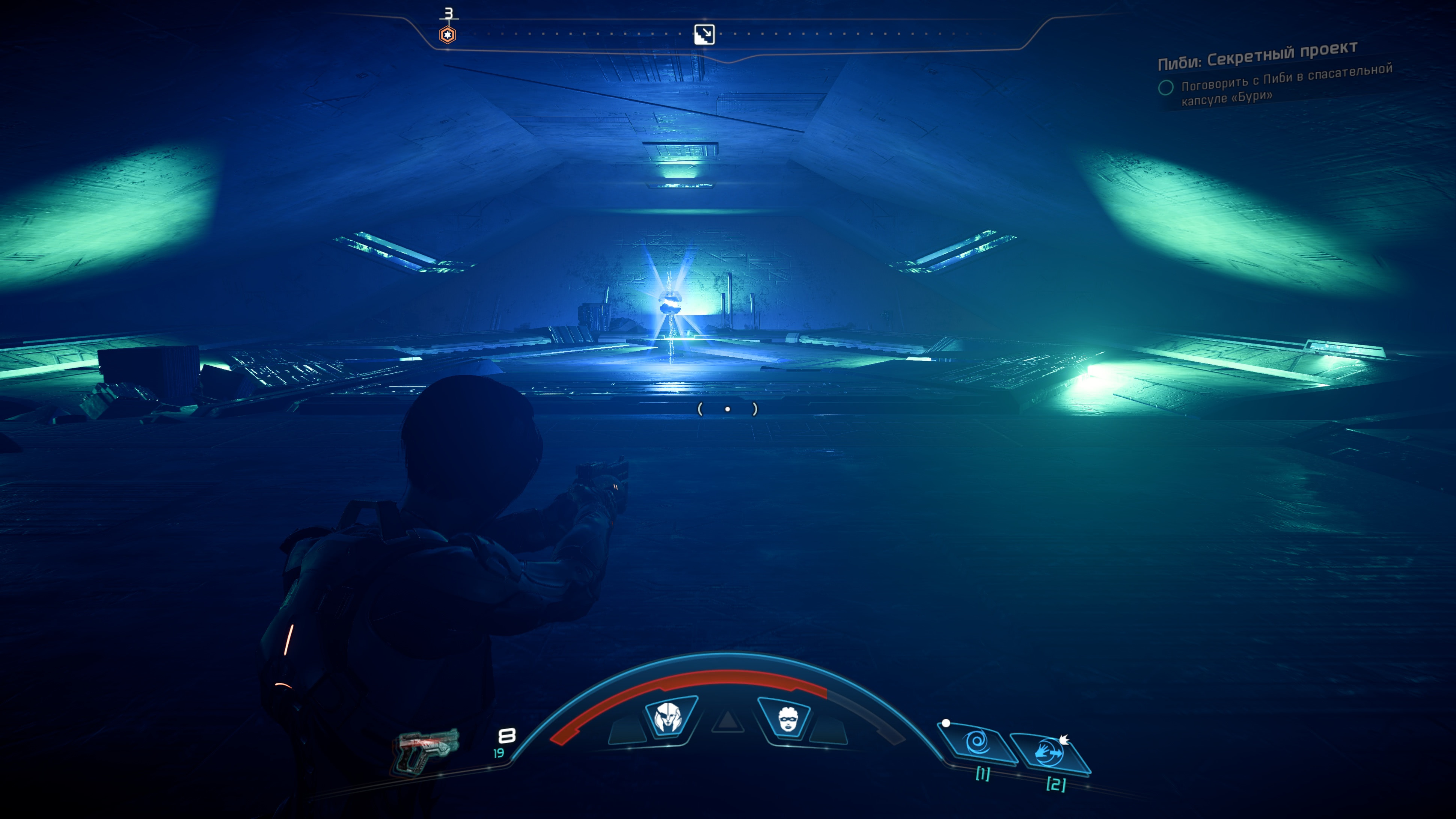The height and width of the screenshot is (819, 1456).
Task: Click the stairs-down arrow compass marker
Action: (x=704, y=35)
